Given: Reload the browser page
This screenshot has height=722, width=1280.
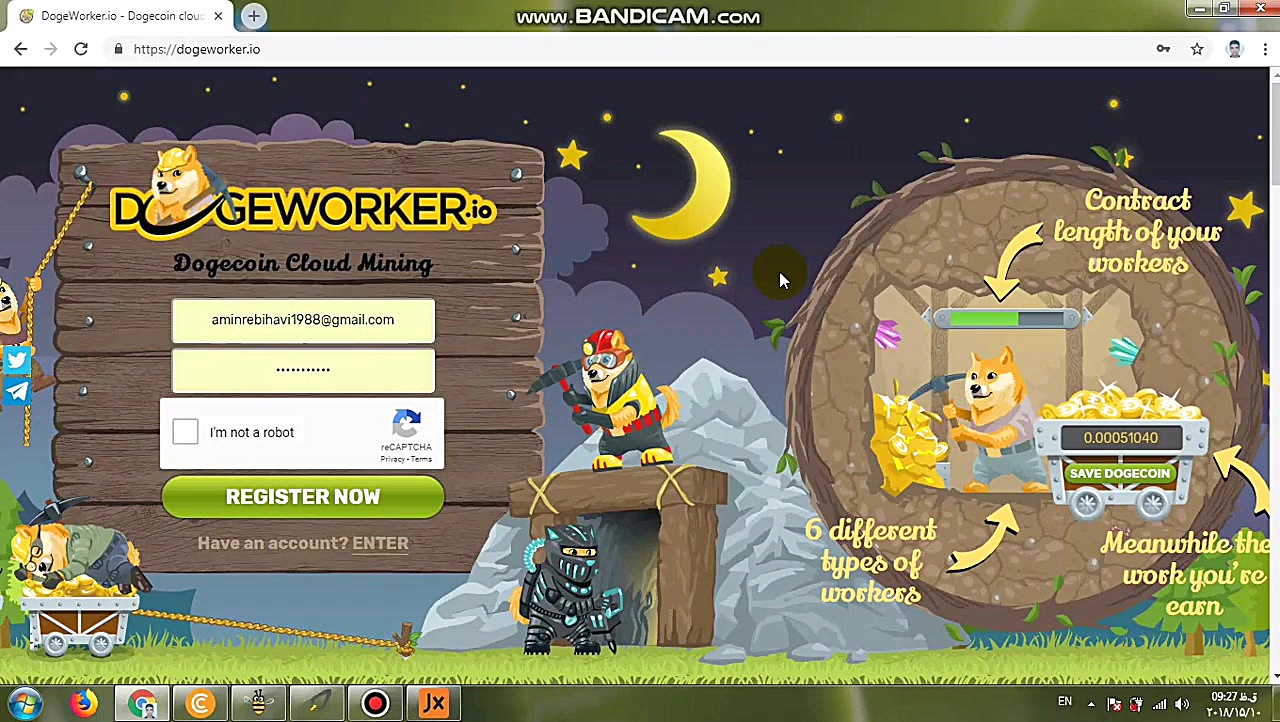Looking at the screenshot, I should click(x=81, y=49).
